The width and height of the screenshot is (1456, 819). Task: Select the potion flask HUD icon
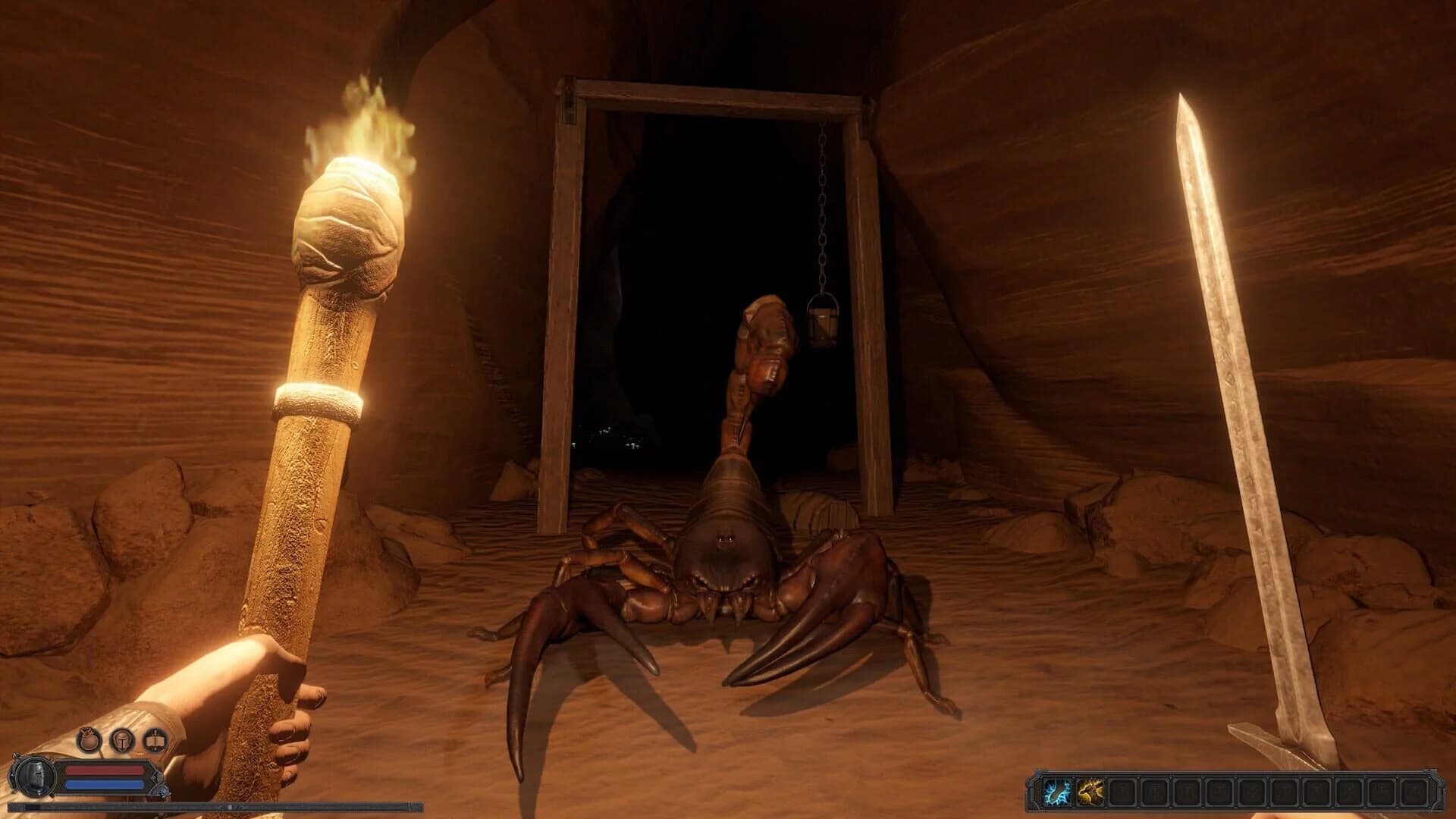89,740
